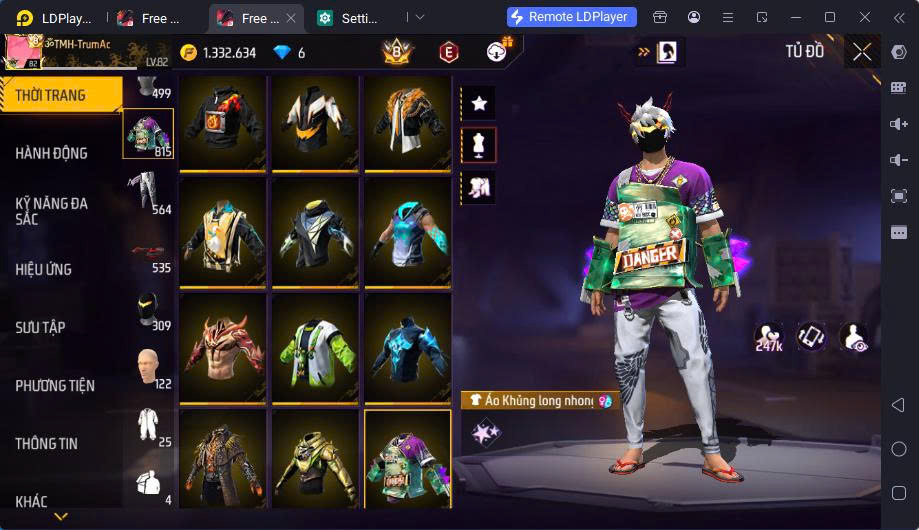Click the phone rotate icon
Image resolution: width=919 pixels, height=530 pixels.
point(811,337)
